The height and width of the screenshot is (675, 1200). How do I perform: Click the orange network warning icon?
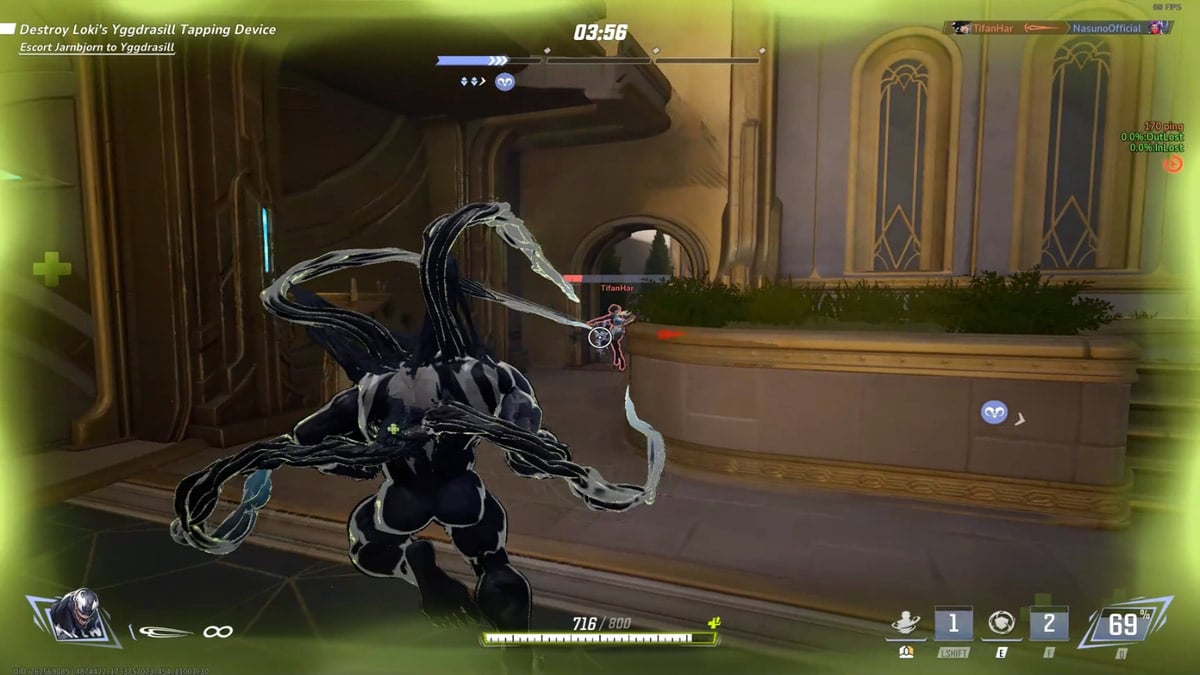point(1173,163)
